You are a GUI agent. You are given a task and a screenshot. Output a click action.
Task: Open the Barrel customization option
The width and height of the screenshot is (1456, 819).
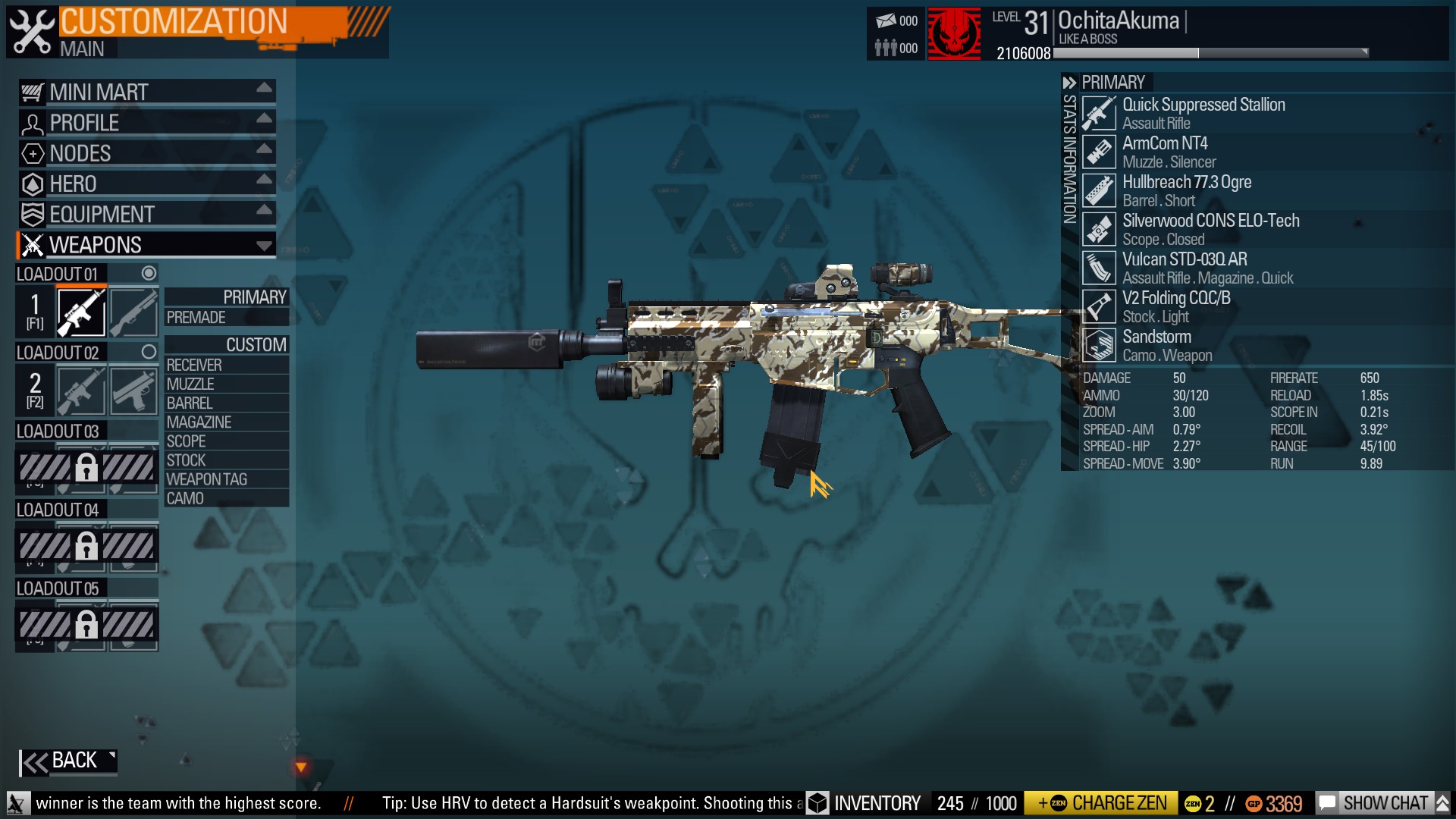(x=226, y=403)
